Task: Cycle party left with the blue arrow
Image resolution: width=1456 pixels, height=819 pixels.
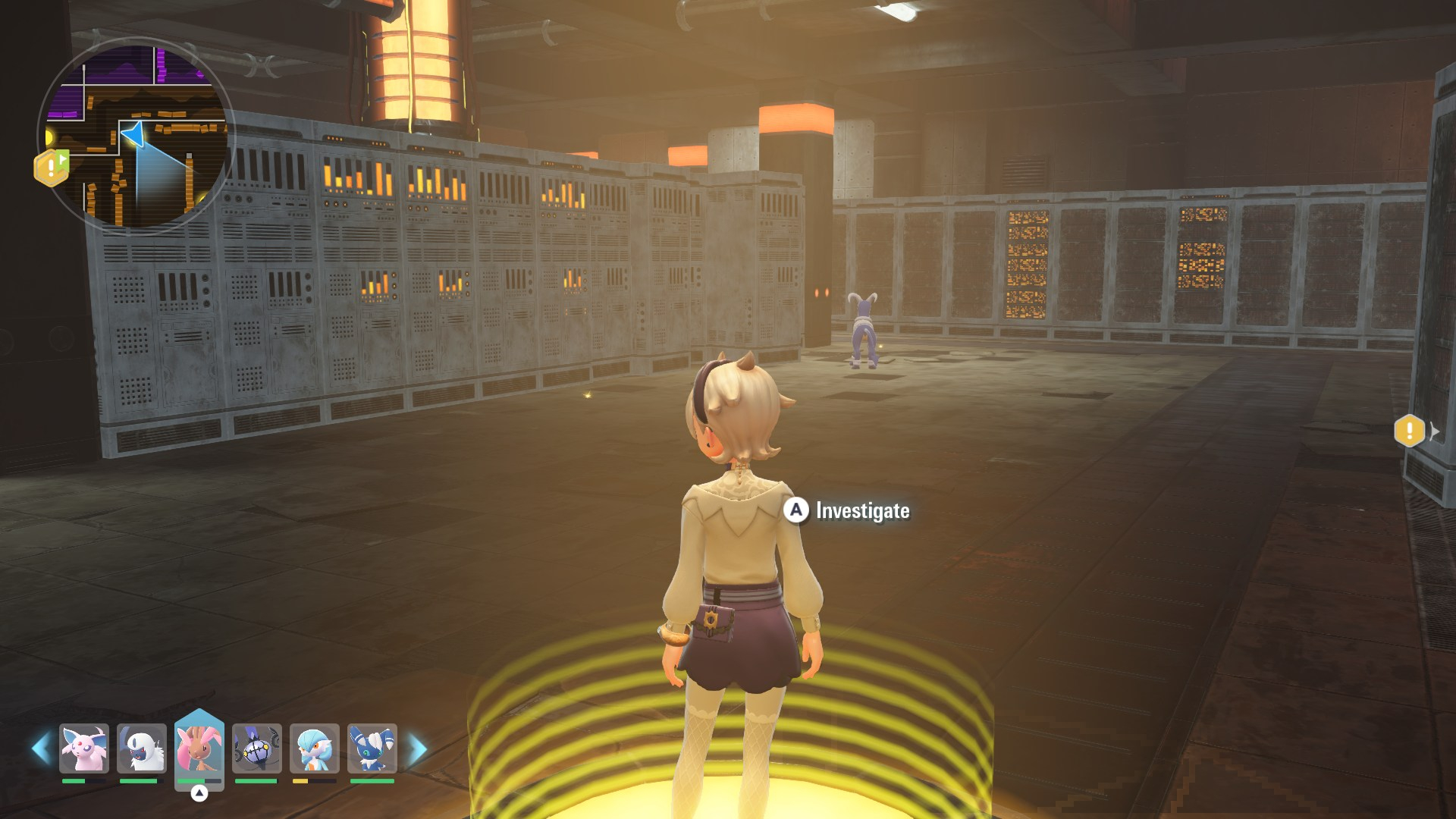Action: [41, 748]
